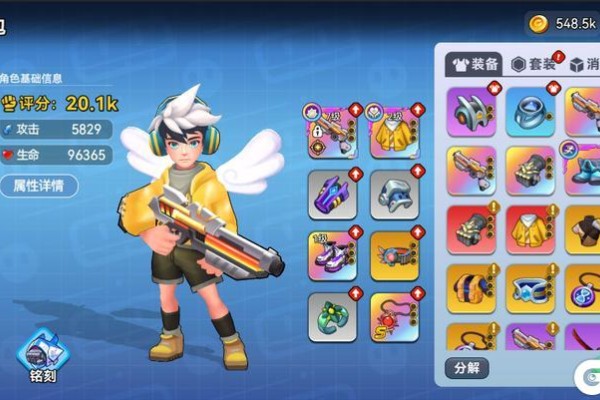Pick the teal boots in inventory
Viewport: 600px width, 400px height.
[583, 170]
